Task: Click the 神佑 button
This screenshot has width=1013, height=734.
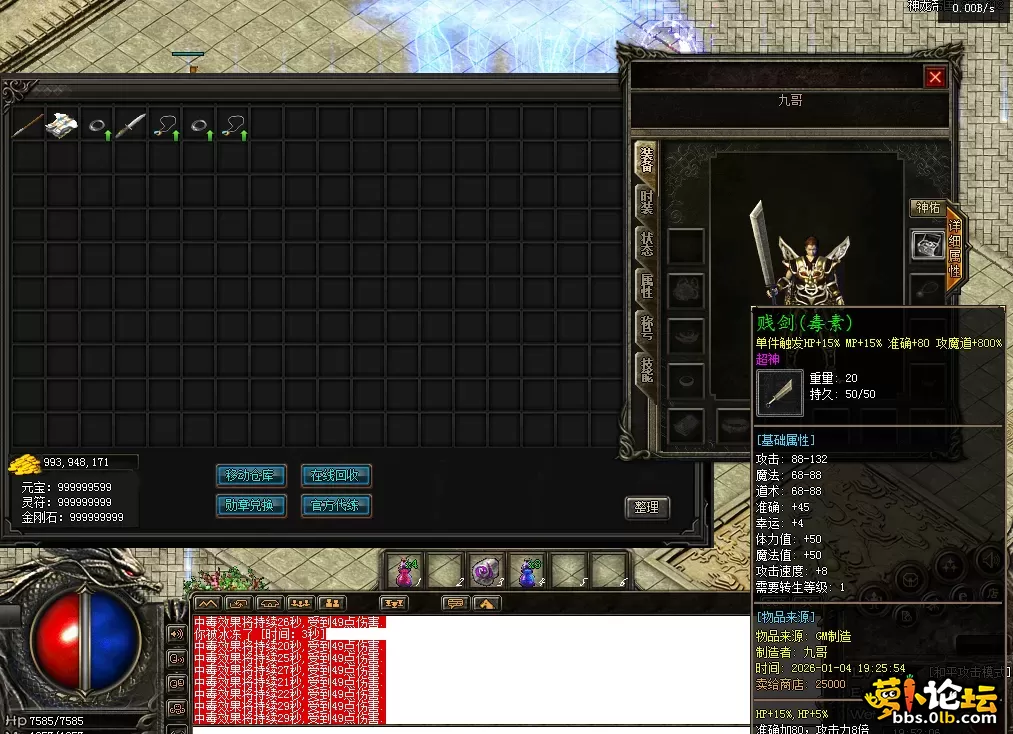Action: click(x=927, y=208)
